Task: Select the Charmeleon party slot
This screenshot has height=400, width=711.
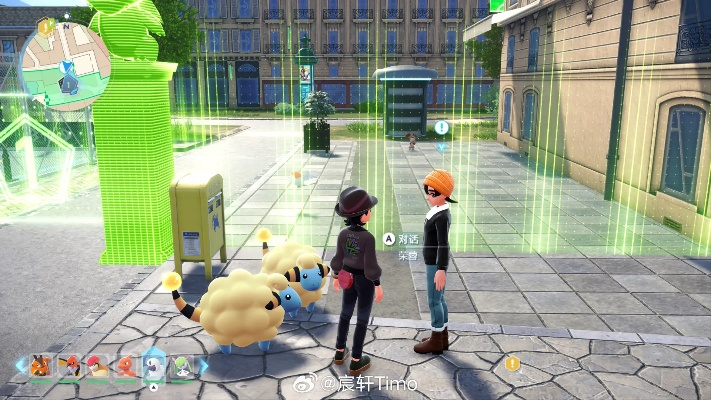Action: click(125, 366)
